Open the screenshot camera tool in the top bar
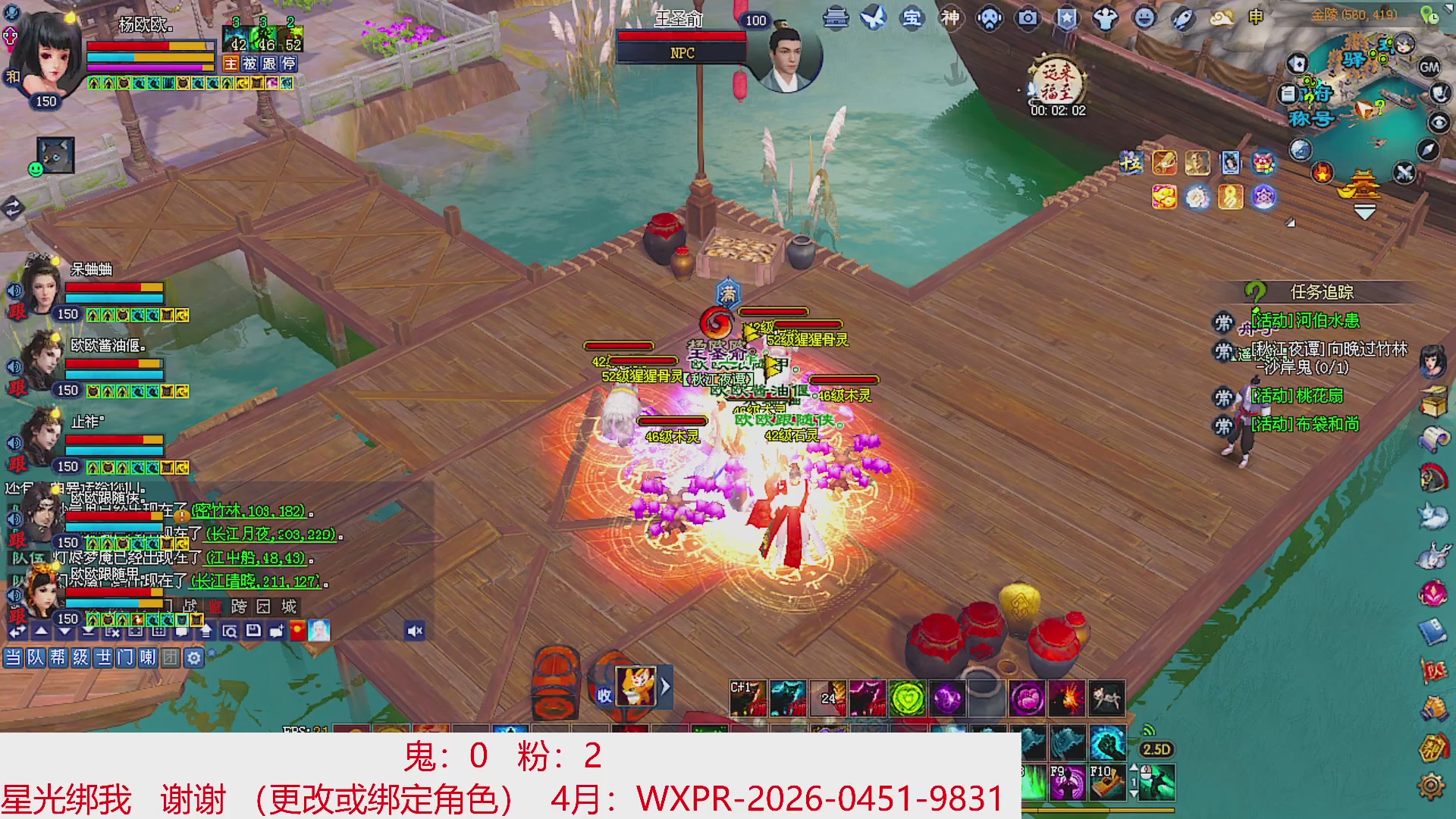The image size is (1456, 819). click(x=1026, y=19)
